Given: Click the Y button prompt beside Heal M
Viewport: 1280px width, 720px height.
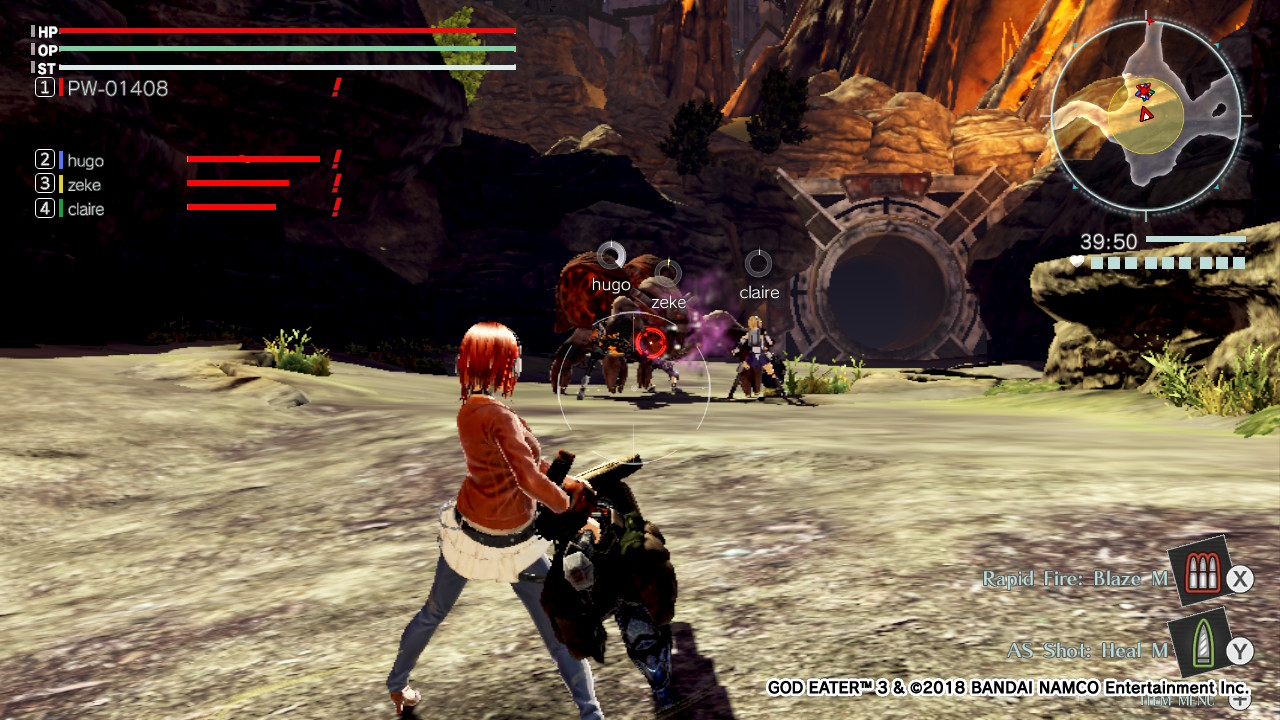Looking at the screenshot, I should click(x=1239, y=649).
